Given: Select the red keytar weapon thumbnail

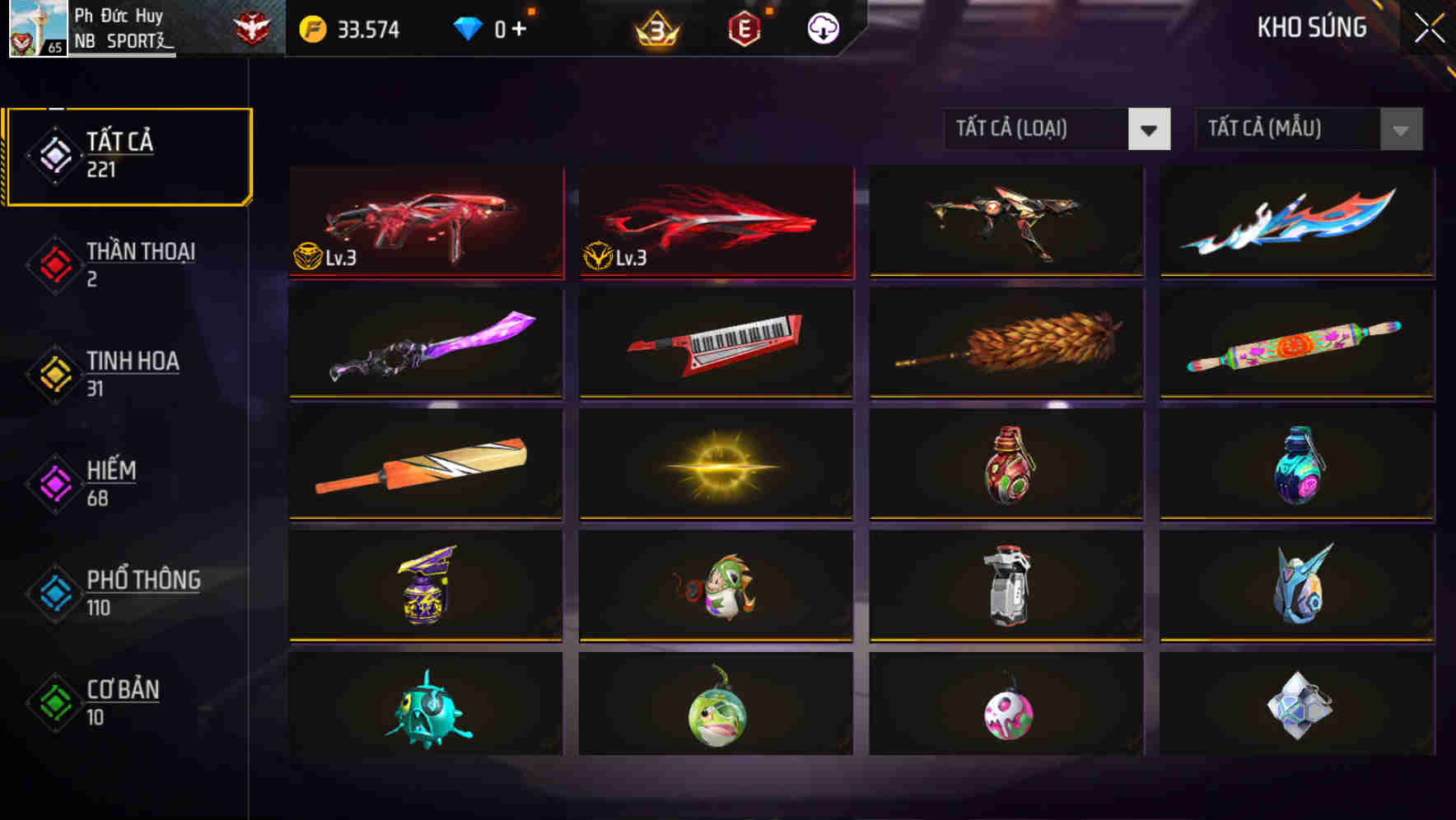Looking at the screenshot, I should click(716, 342).
